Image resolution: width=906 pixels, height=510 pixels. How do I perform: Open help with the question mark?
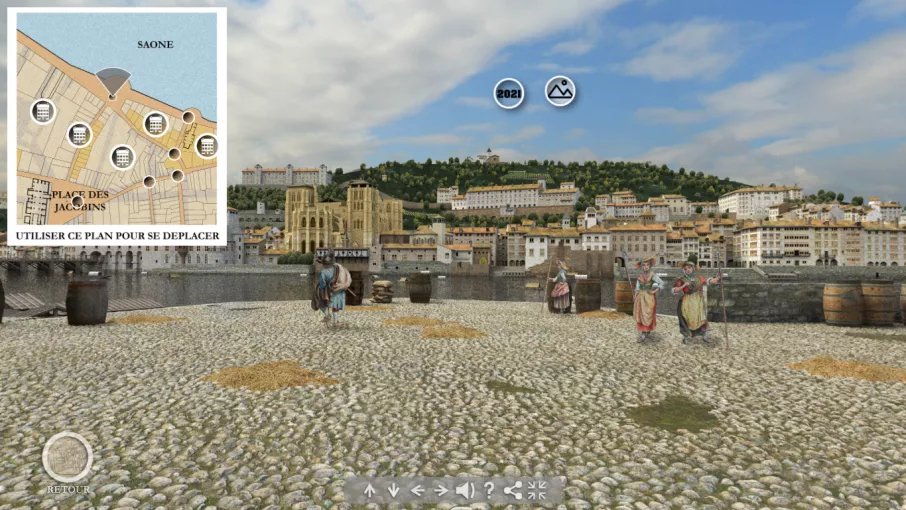point(489,490)
